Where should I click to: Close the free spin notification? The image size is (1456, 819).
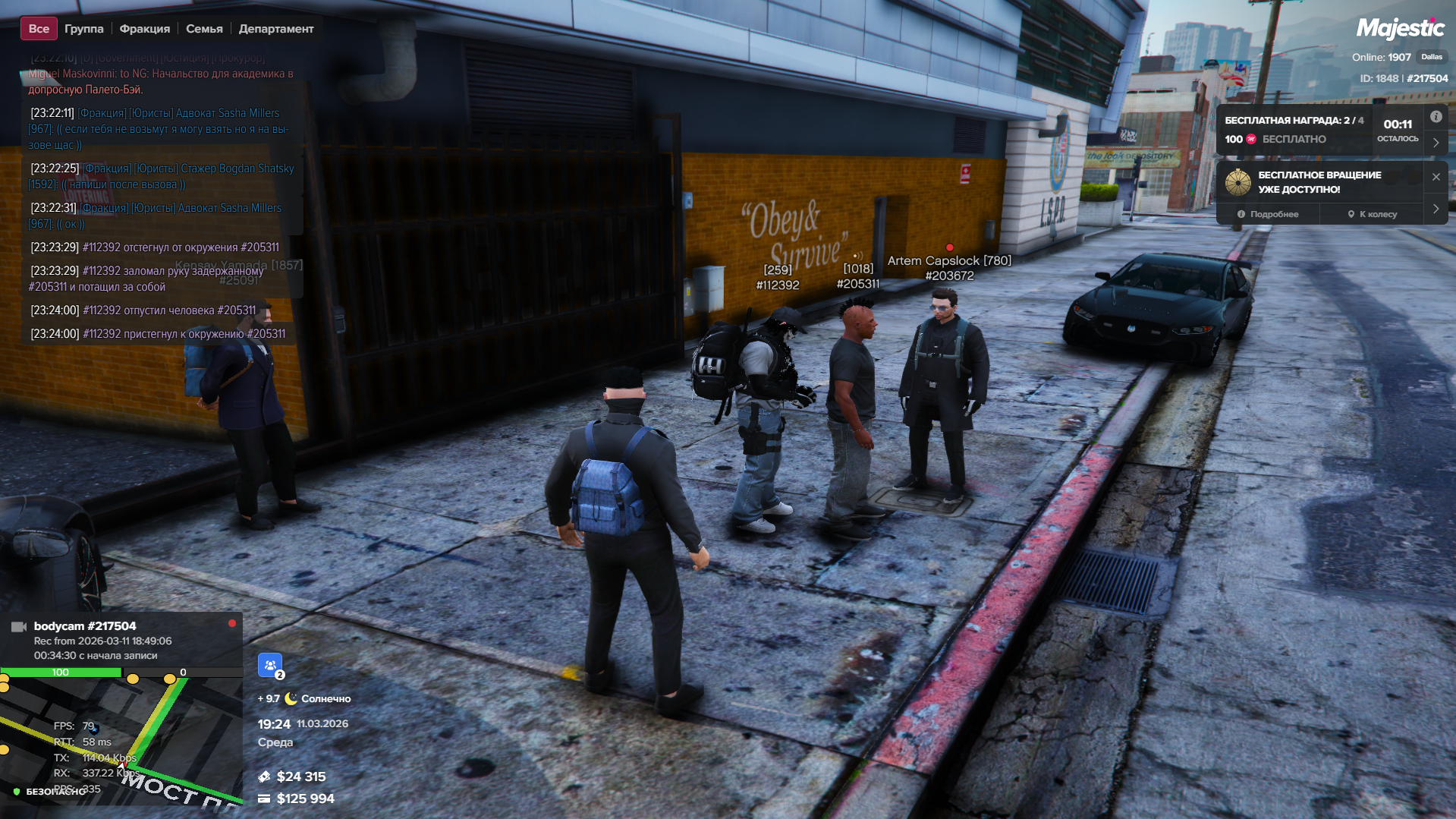pyautogui.click(x=1436, y=177)
